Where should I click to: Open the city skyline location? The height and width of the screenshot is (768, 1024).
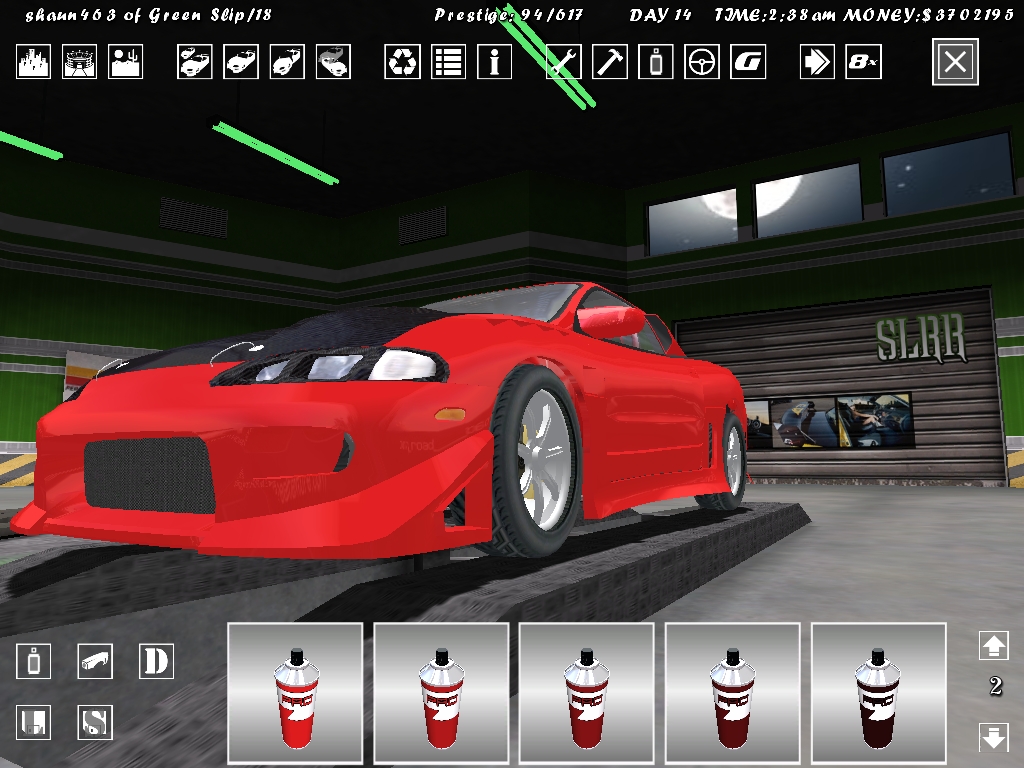(x=33, y=62)
